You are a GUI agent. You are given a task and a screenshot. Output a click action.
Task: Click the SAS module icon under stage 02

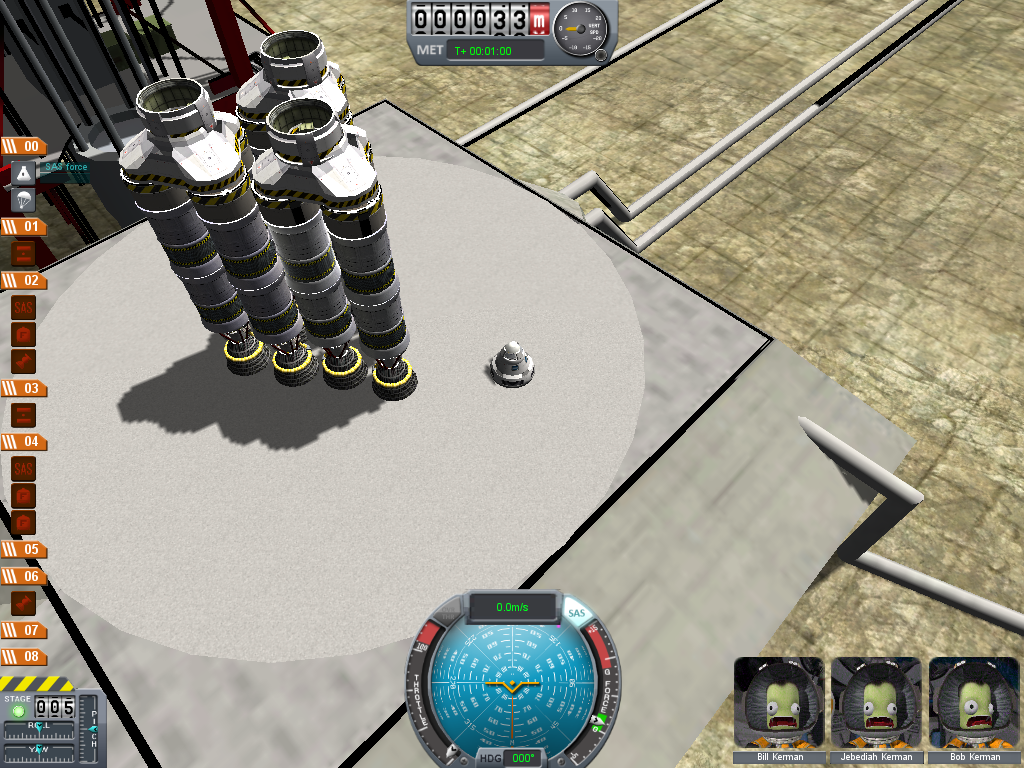point(24,307)
